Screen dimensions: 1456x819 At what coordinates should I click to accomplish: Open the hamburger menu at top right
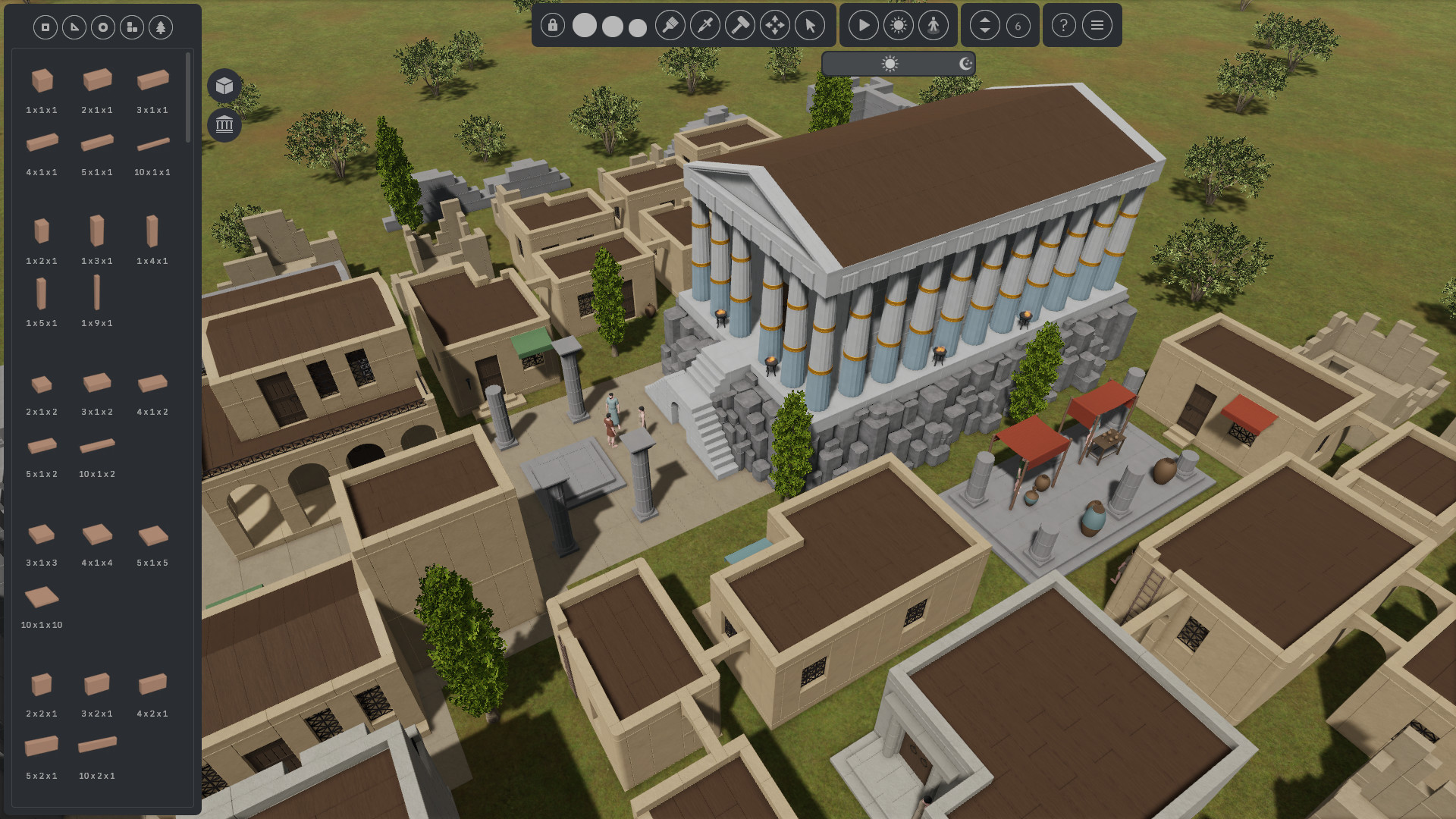(1097, 25)
